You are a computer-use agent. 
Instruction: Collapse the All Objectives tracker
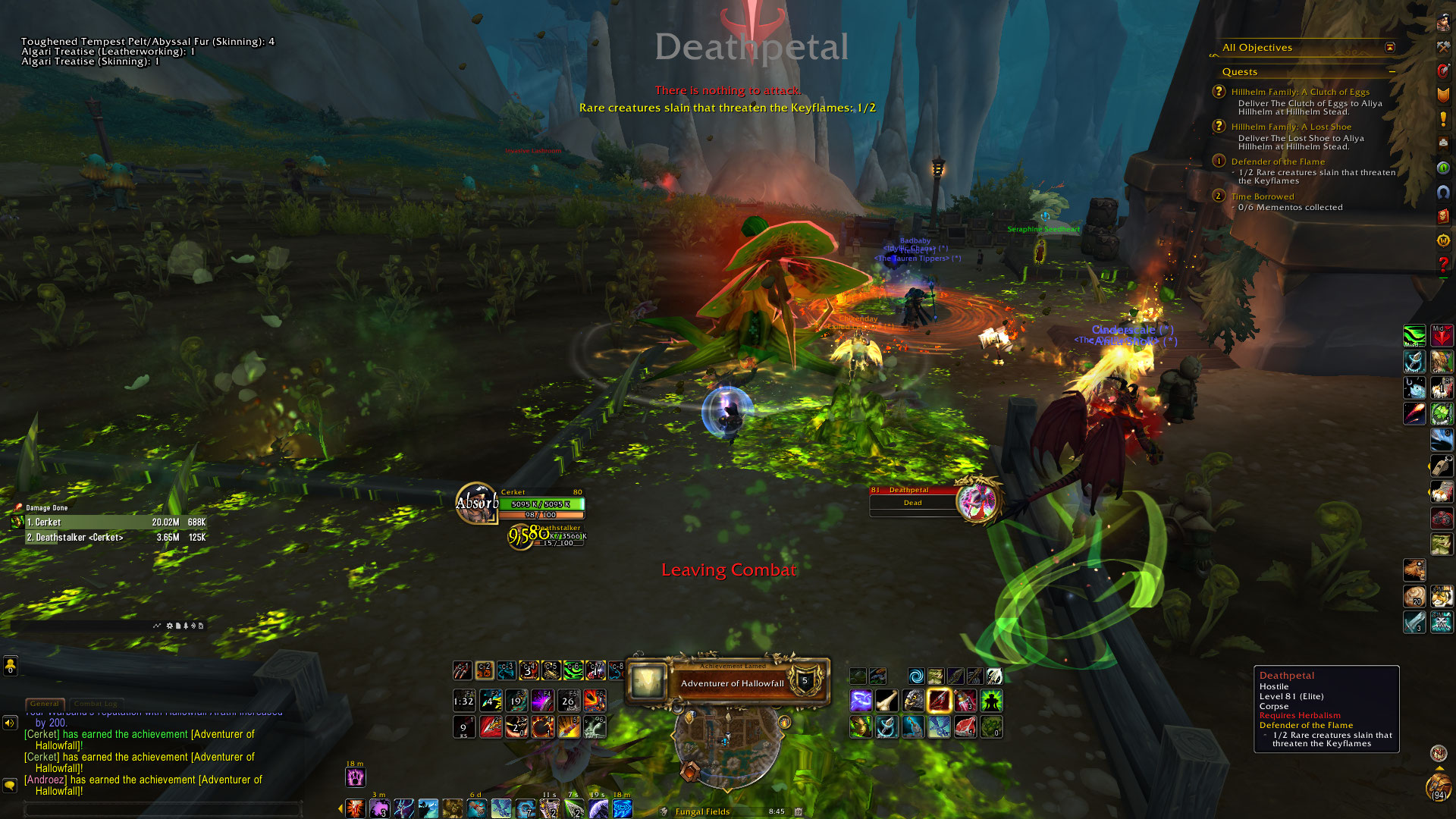[x=1390, y=47]
